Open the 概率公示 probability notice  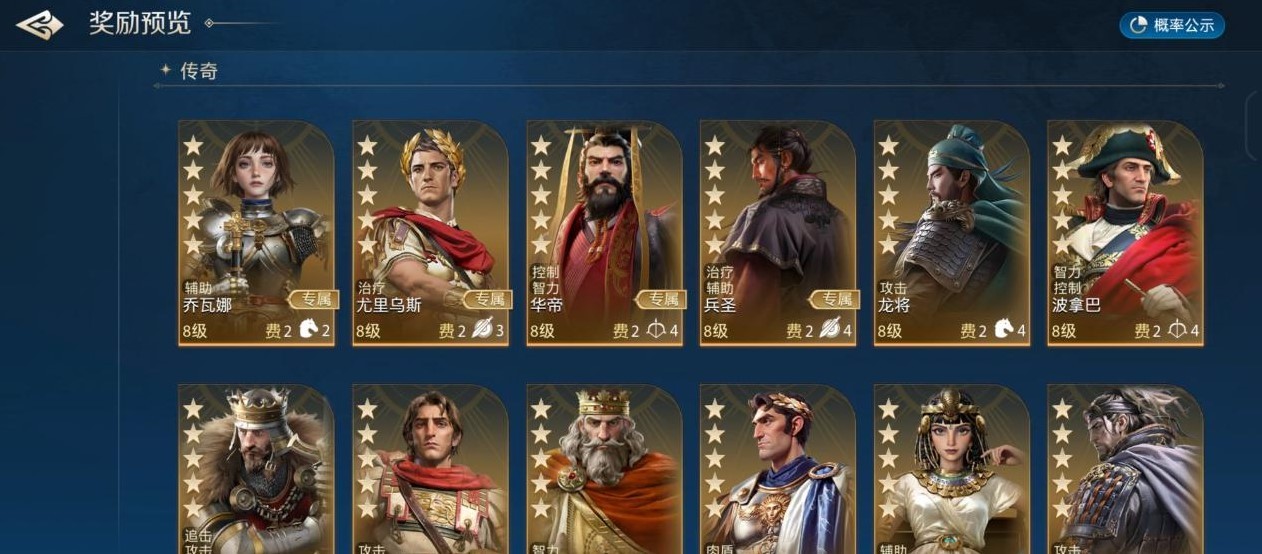[1172, 26]
